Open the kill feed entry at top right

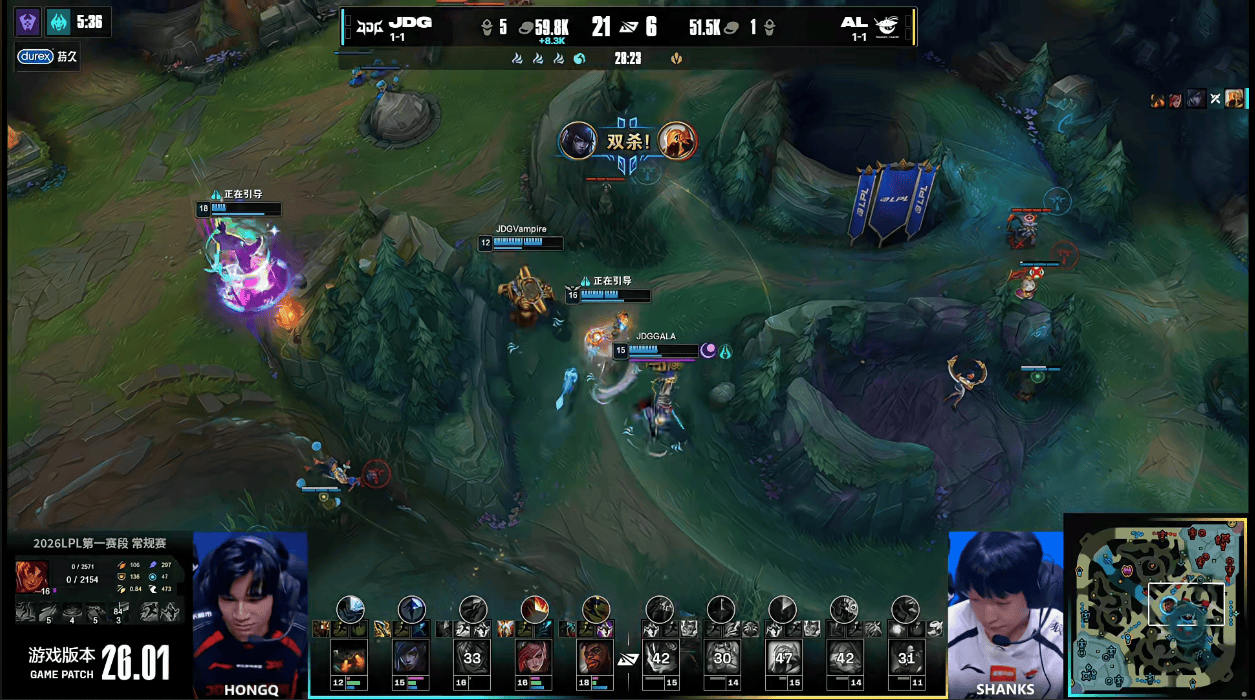(1196, 98)
